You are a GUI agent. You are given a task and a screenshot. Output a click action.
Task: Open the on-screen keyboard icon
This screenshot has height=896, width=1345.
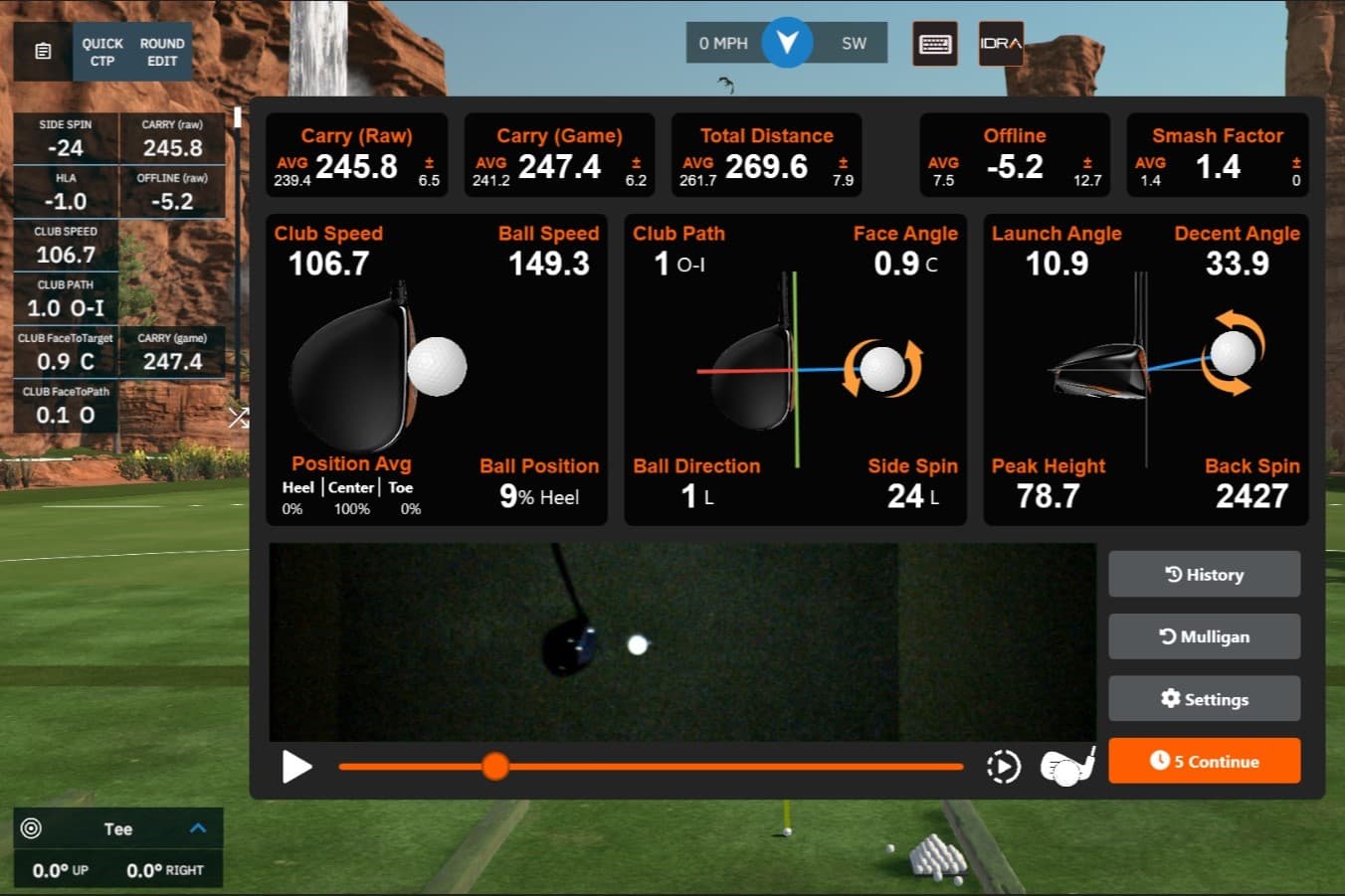point(934,45)
